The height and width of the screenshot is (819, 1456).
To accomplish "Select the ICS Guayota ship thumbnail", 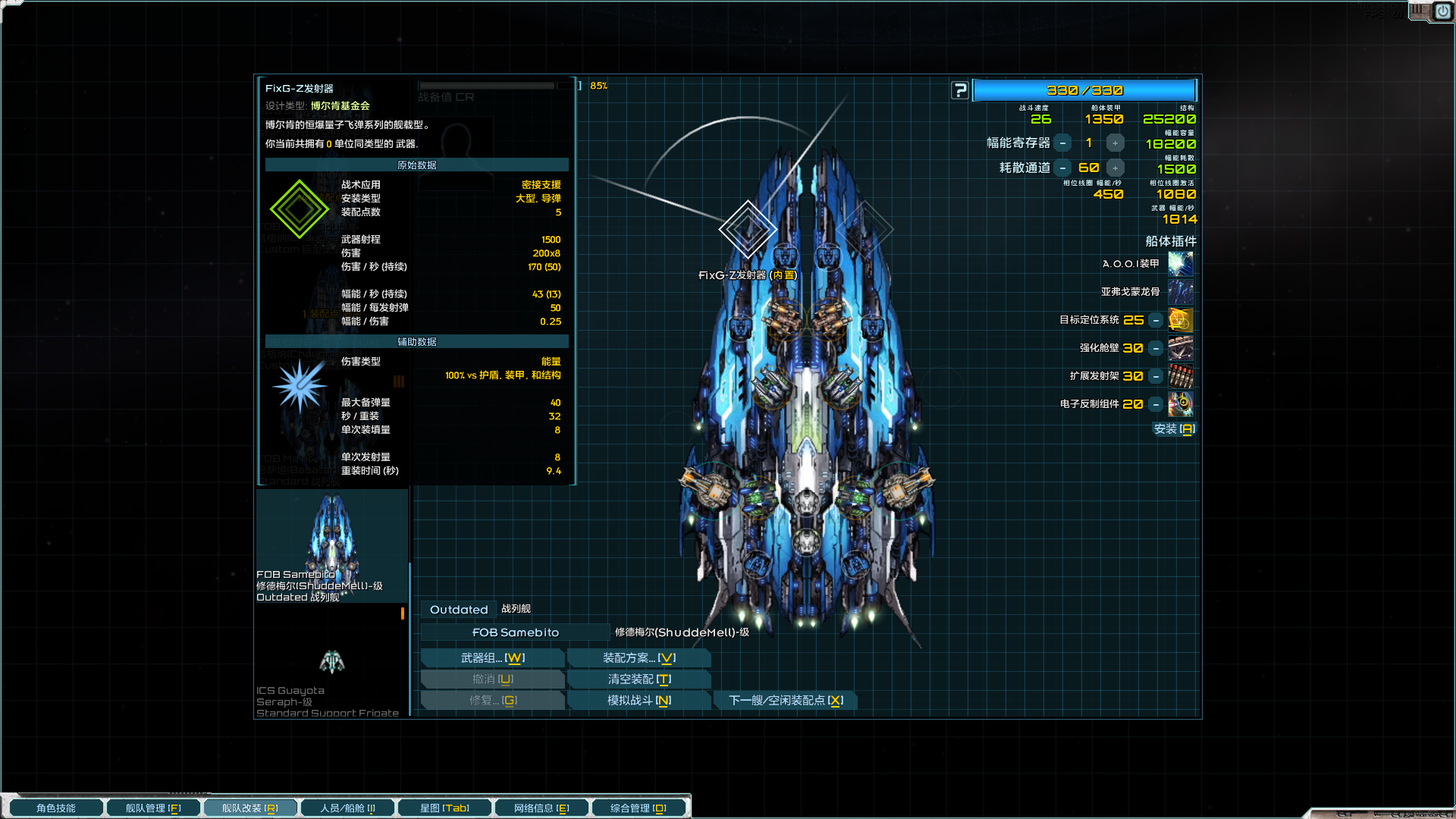I will [x=331, y=664].
